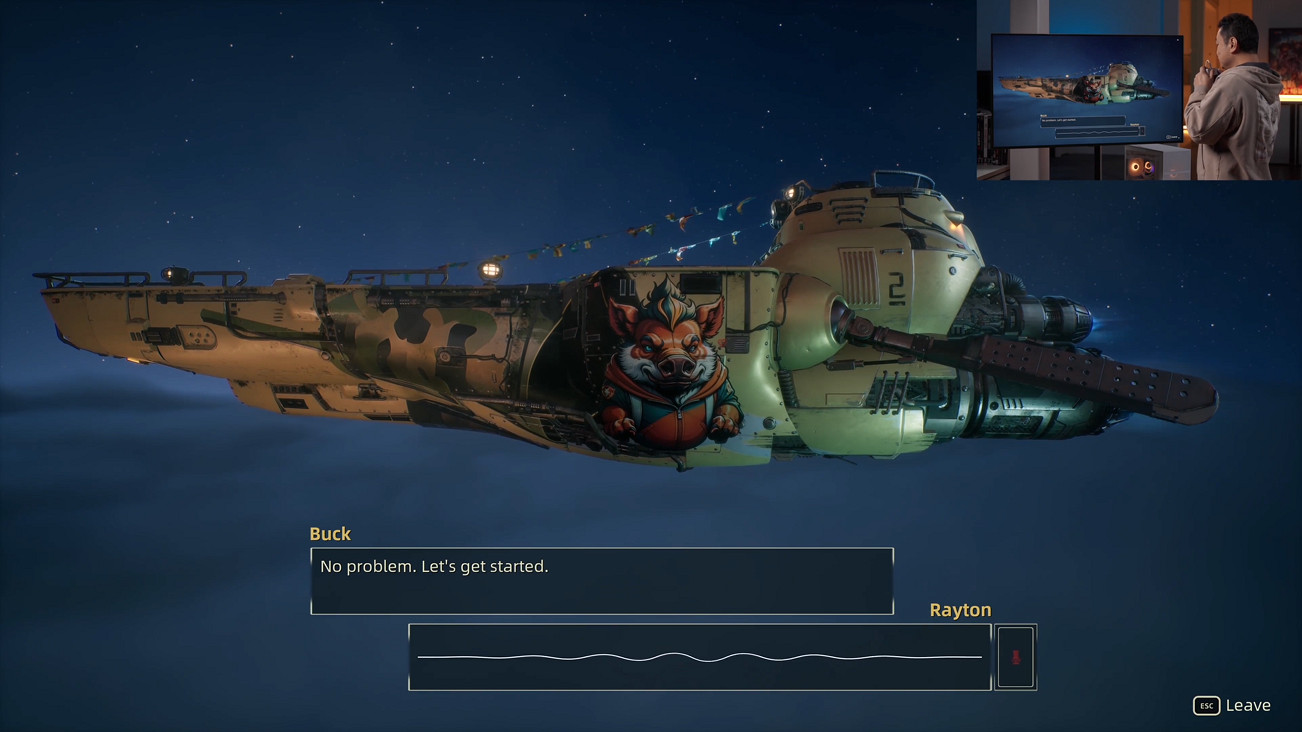The image size is (1302, 732).
Task: Click Rayton's voice waveform input box
Action: click(x=699, y=657)
